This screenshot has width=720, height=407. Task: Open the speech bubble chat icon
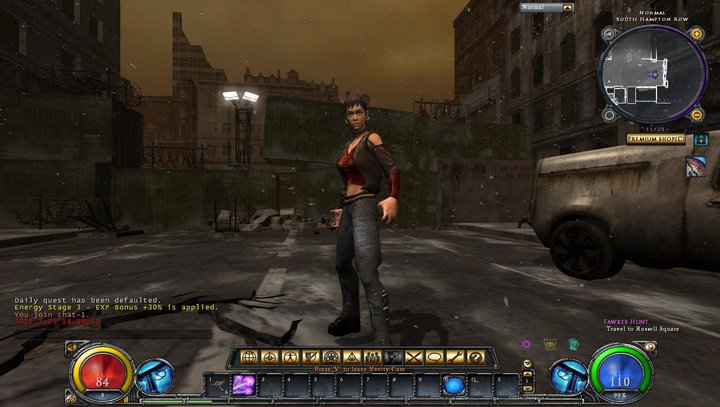coord(435,357)
